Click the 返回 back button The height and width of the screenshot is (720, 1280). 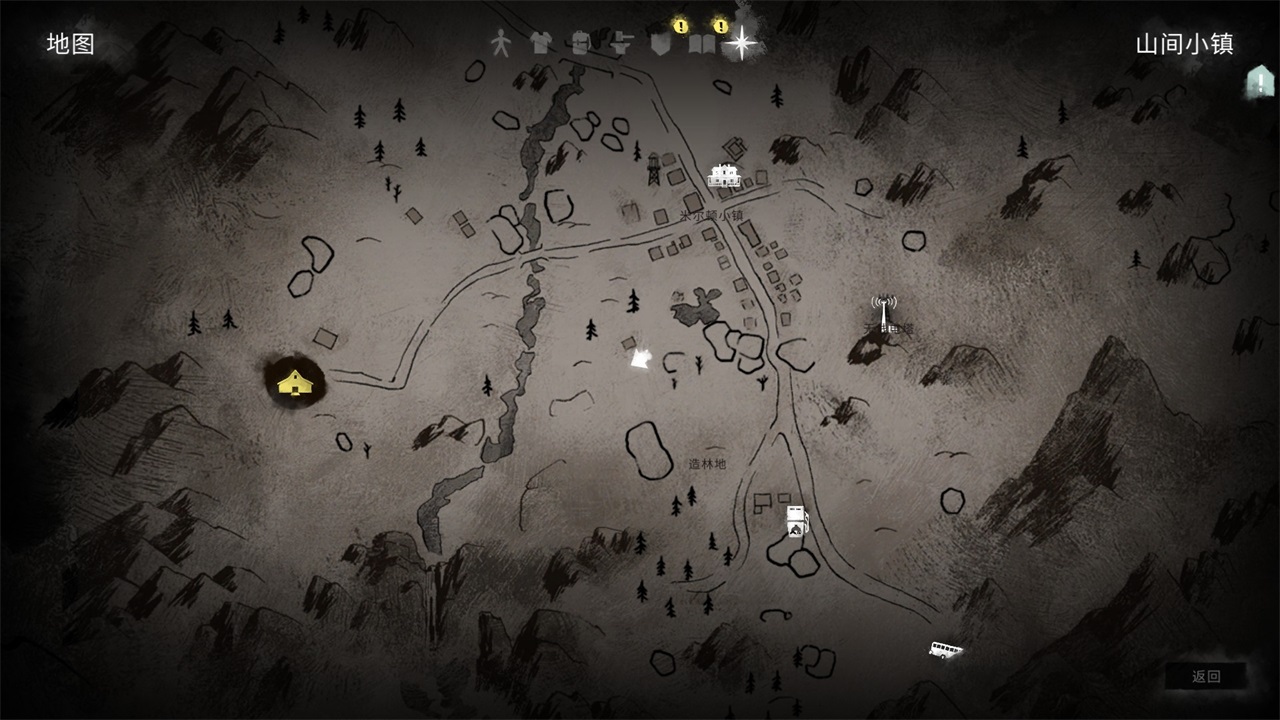click(1206, 676)
